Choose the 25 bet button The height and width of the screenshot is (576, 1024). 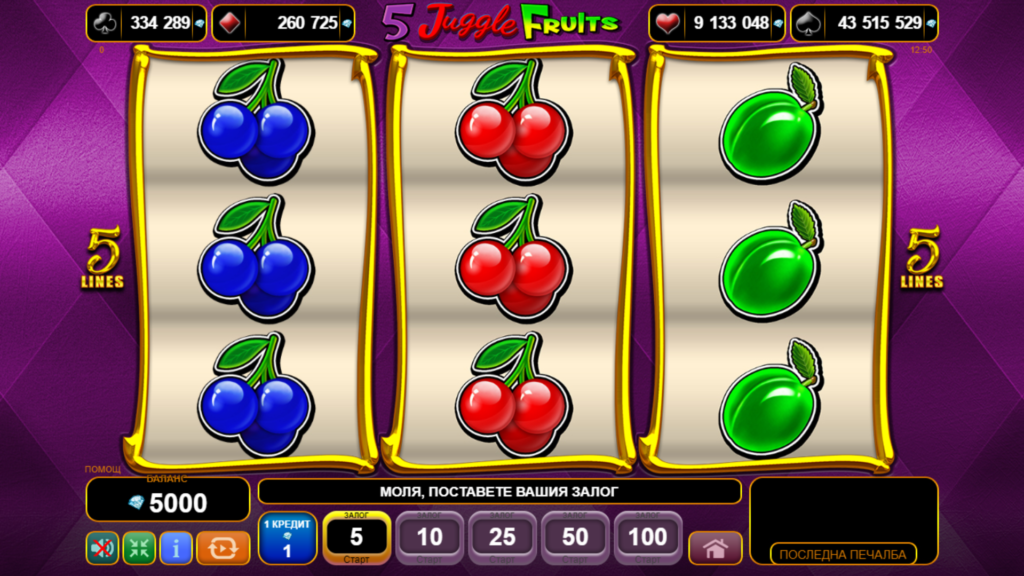(x=503, y=538)
